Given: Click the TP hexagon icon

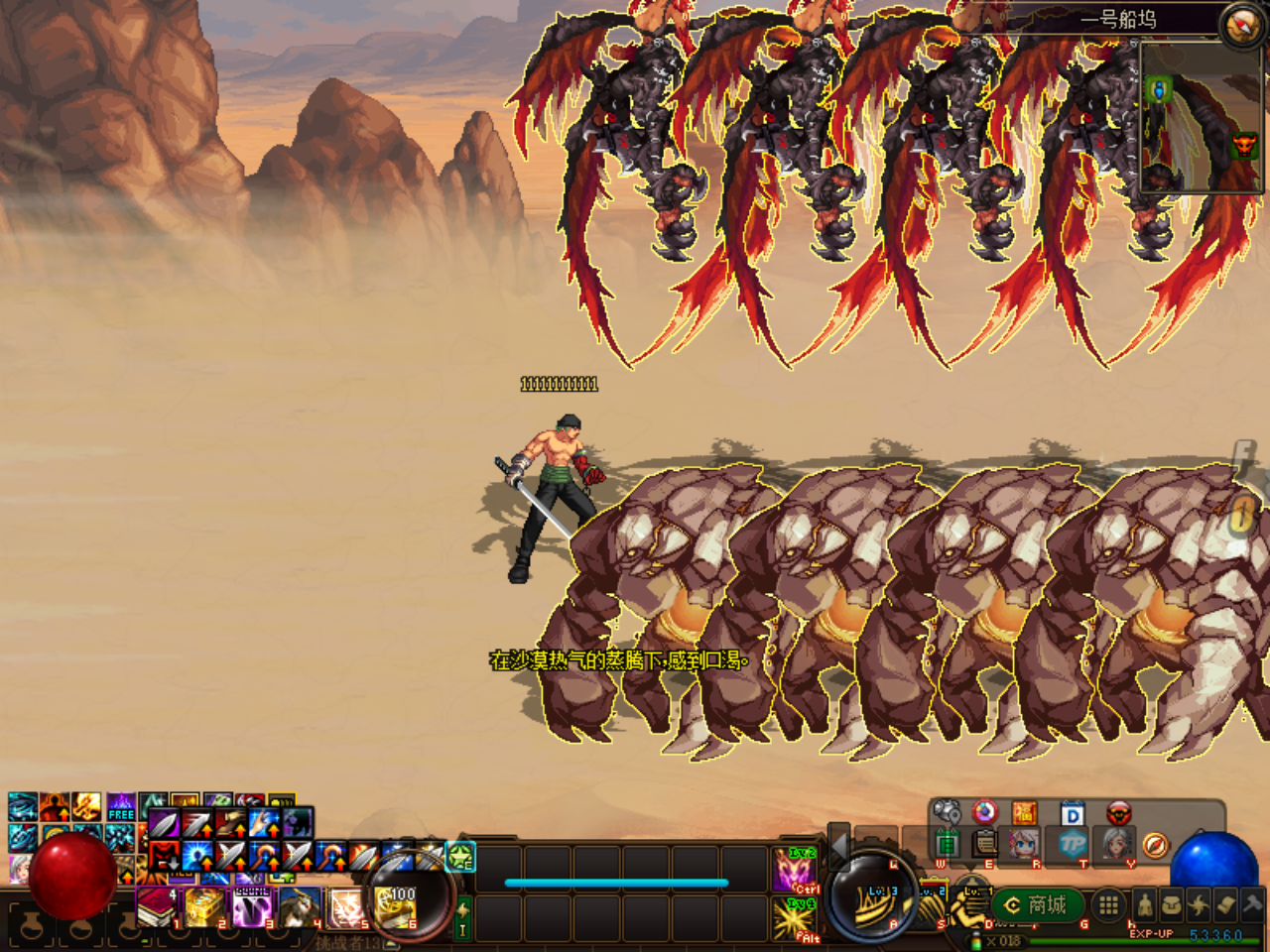Looking at the screenshot, I should click(x=1072, y=845).
